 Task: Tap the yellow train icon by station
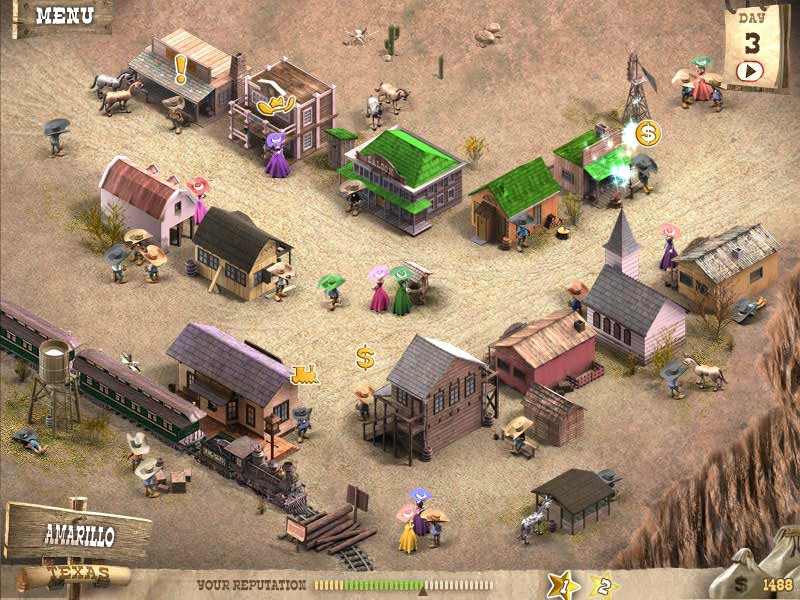[304, 374]
